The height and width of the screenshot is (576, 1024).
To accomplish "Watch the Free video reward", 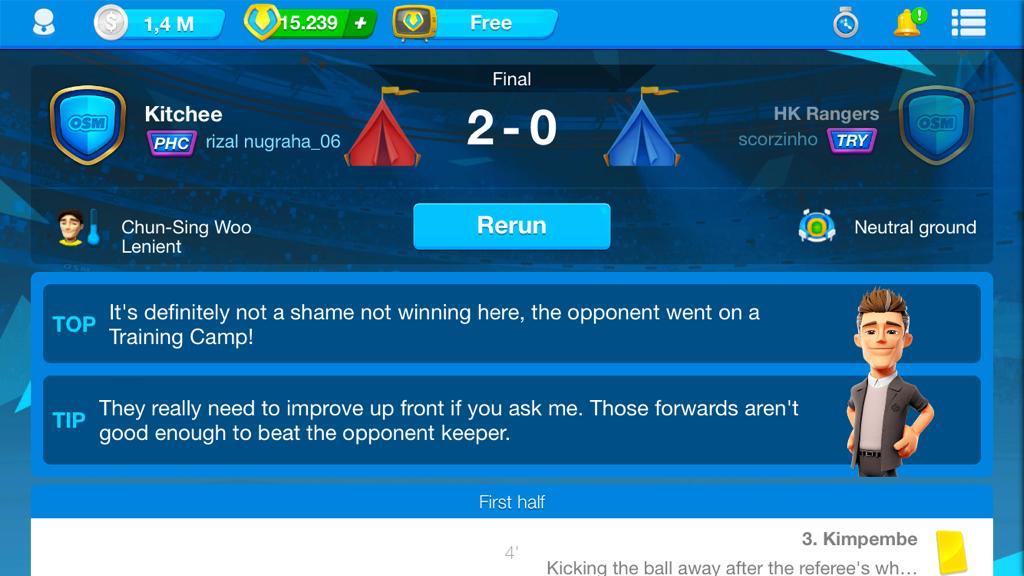I will (476, 23).
